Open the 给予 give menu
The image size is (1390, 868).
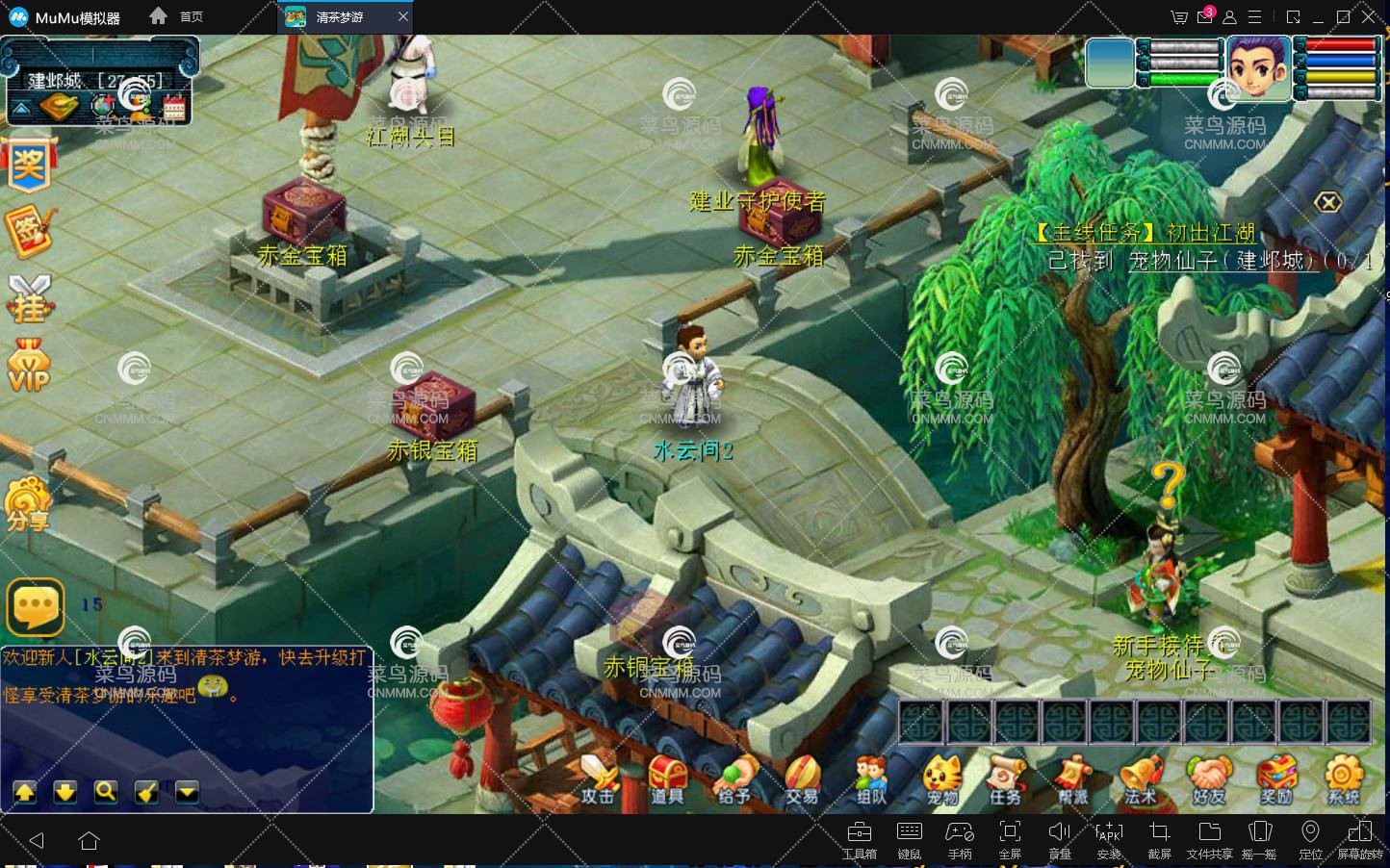[734, 778]
